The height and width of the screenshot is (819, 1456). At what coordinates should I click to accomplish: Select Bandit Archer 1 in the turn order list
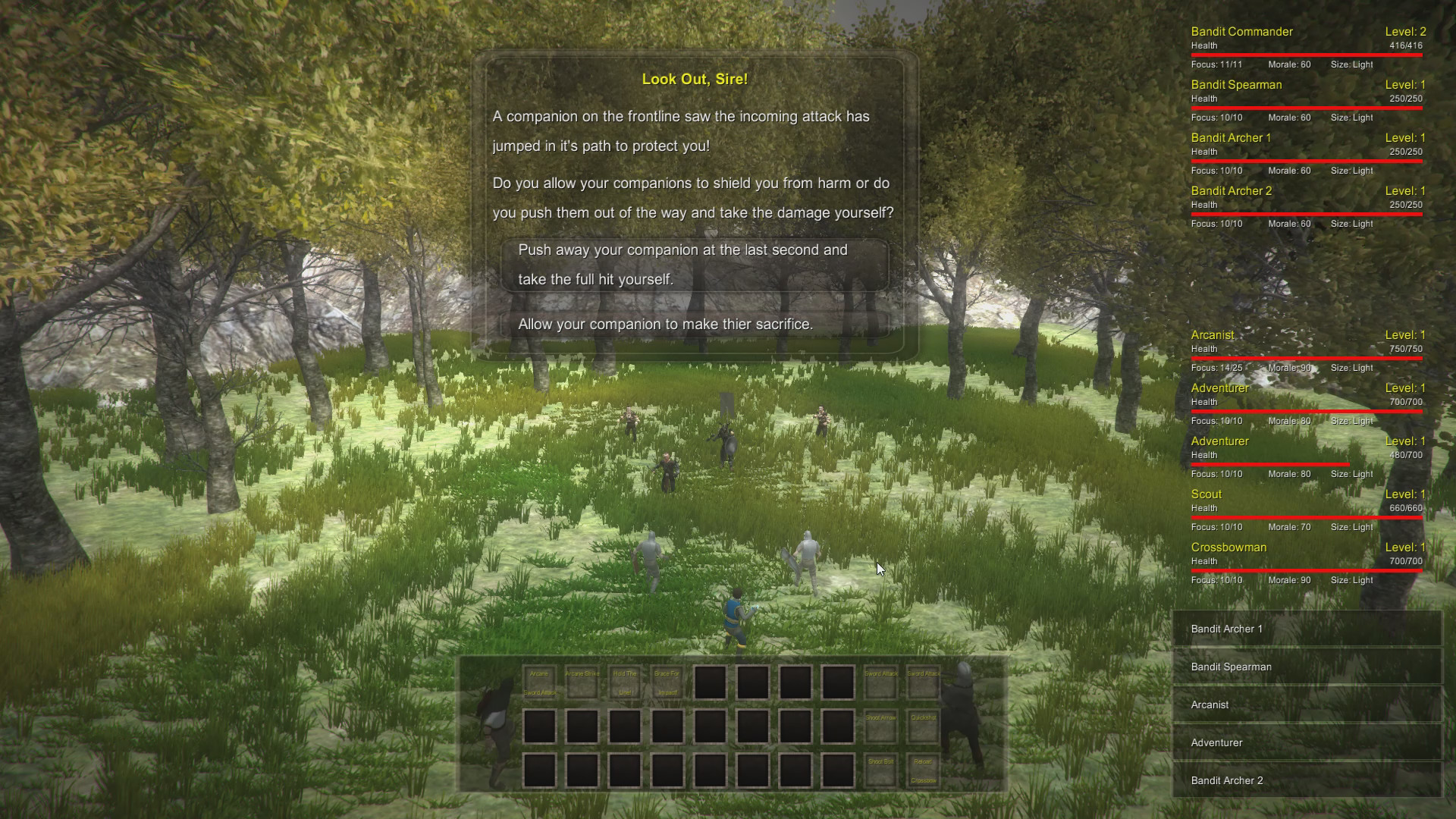1306,629
